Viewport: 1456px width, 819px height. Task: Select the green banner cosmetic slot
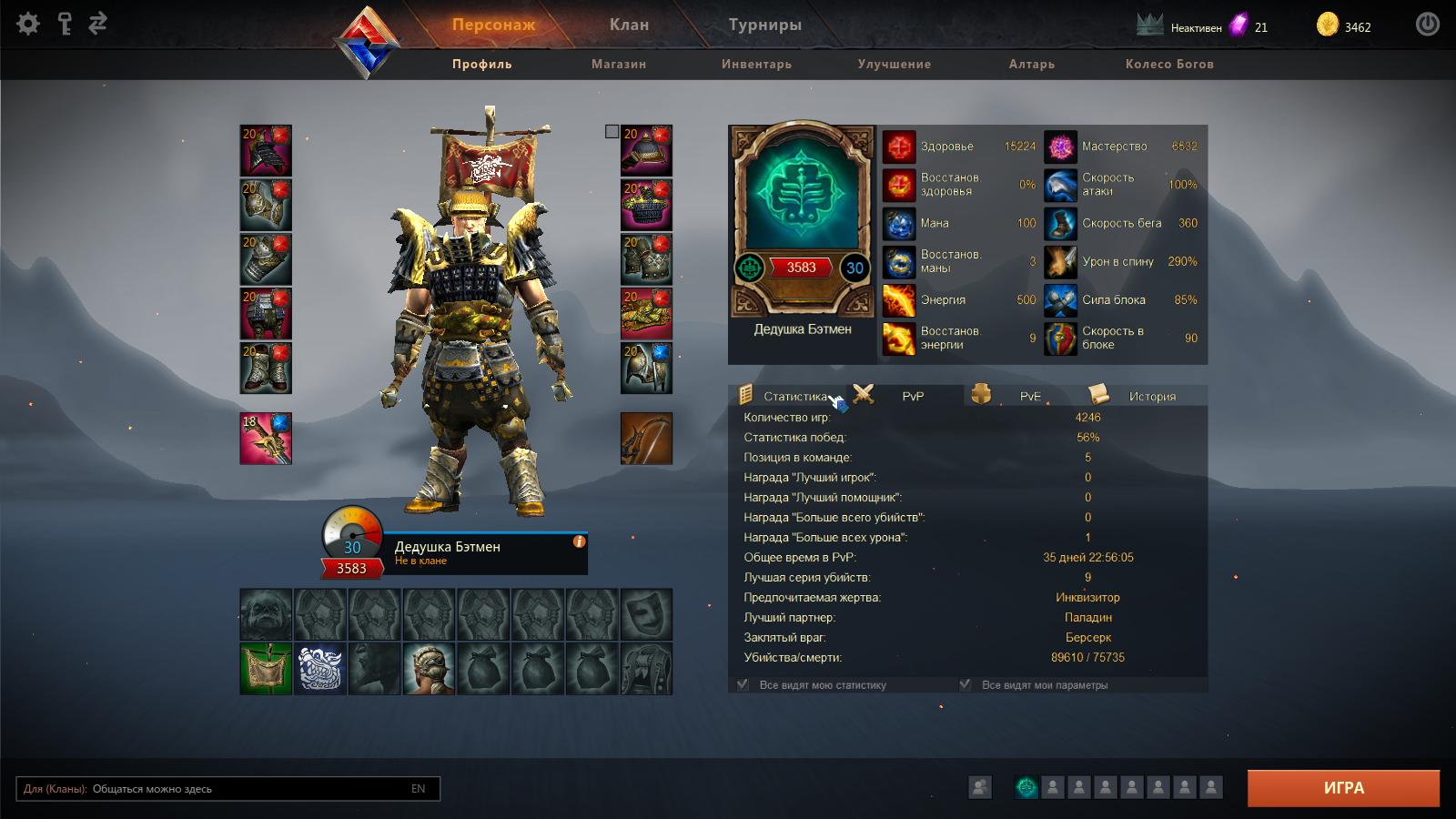pos(266,668)
